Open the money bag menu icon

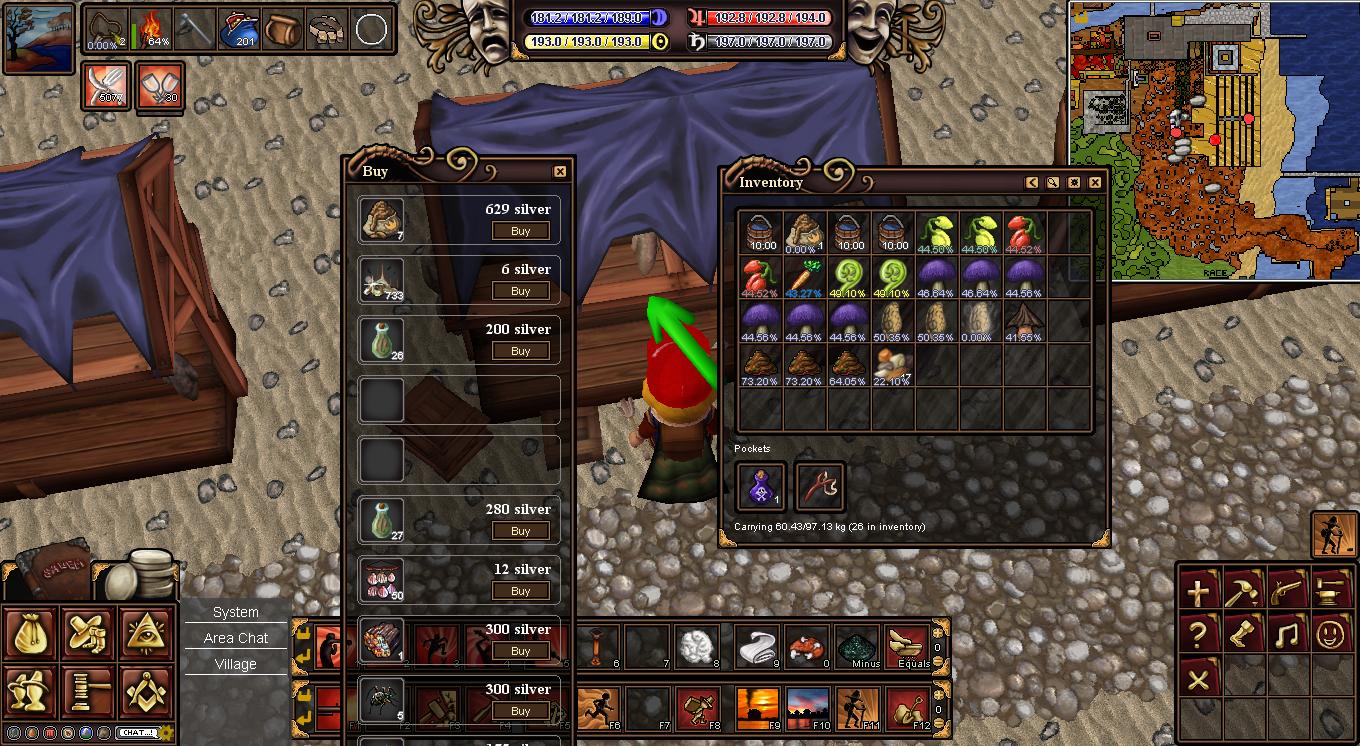[30, 632]
